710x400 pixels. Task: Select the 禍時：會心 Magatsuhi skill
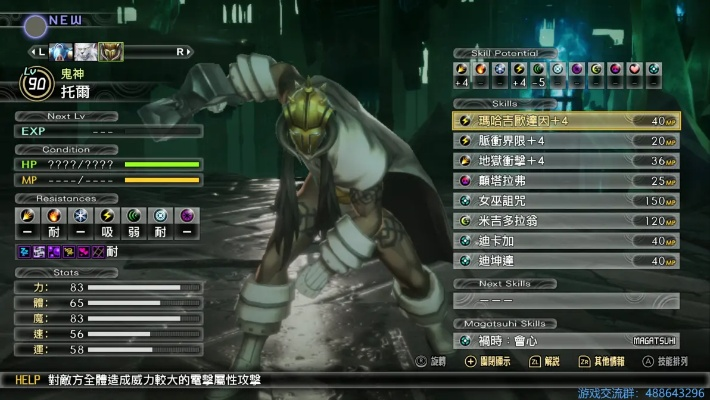coord(565,341)
